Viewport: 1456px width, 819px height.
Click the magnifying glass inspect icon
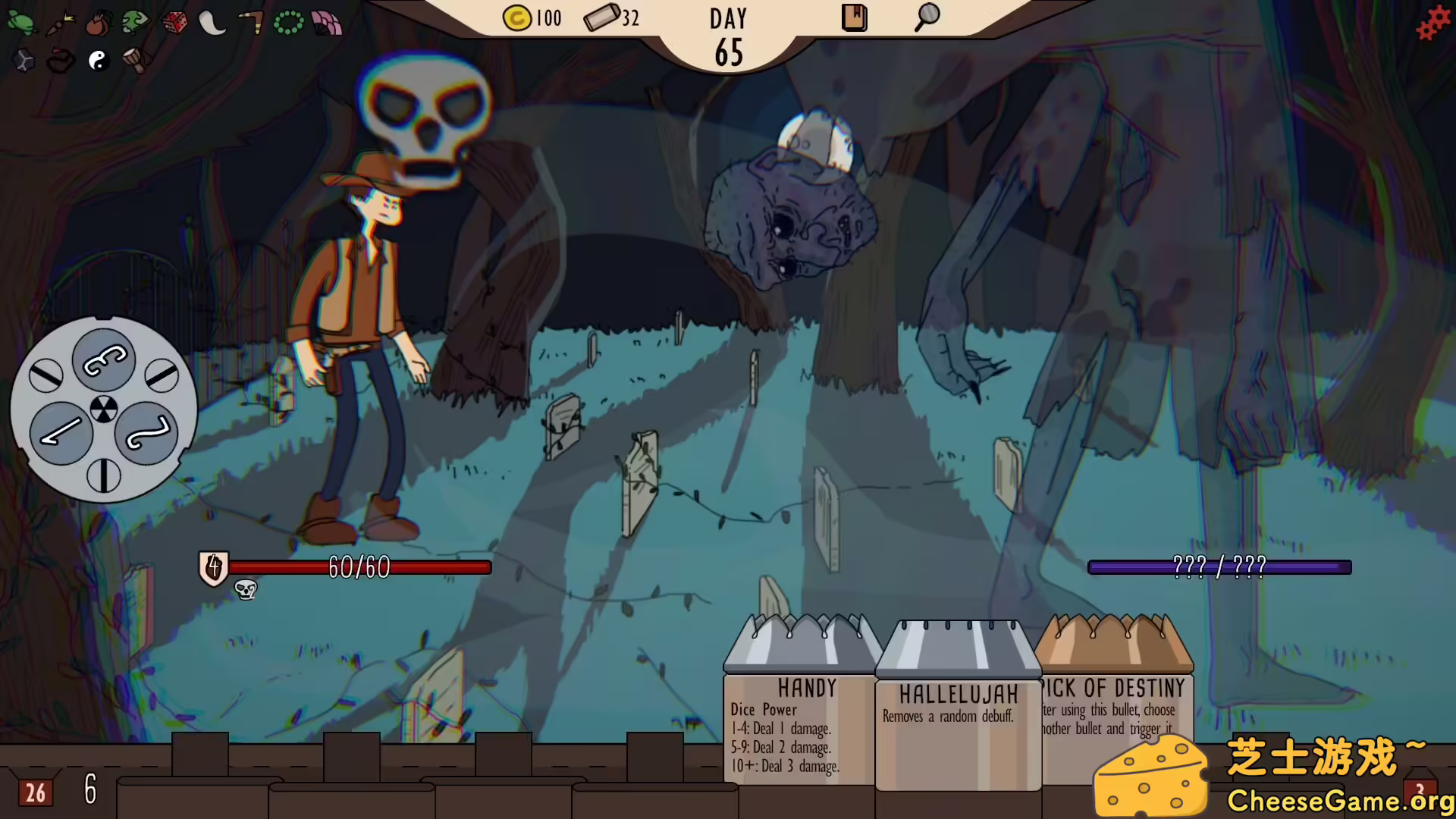coord(925,17)
